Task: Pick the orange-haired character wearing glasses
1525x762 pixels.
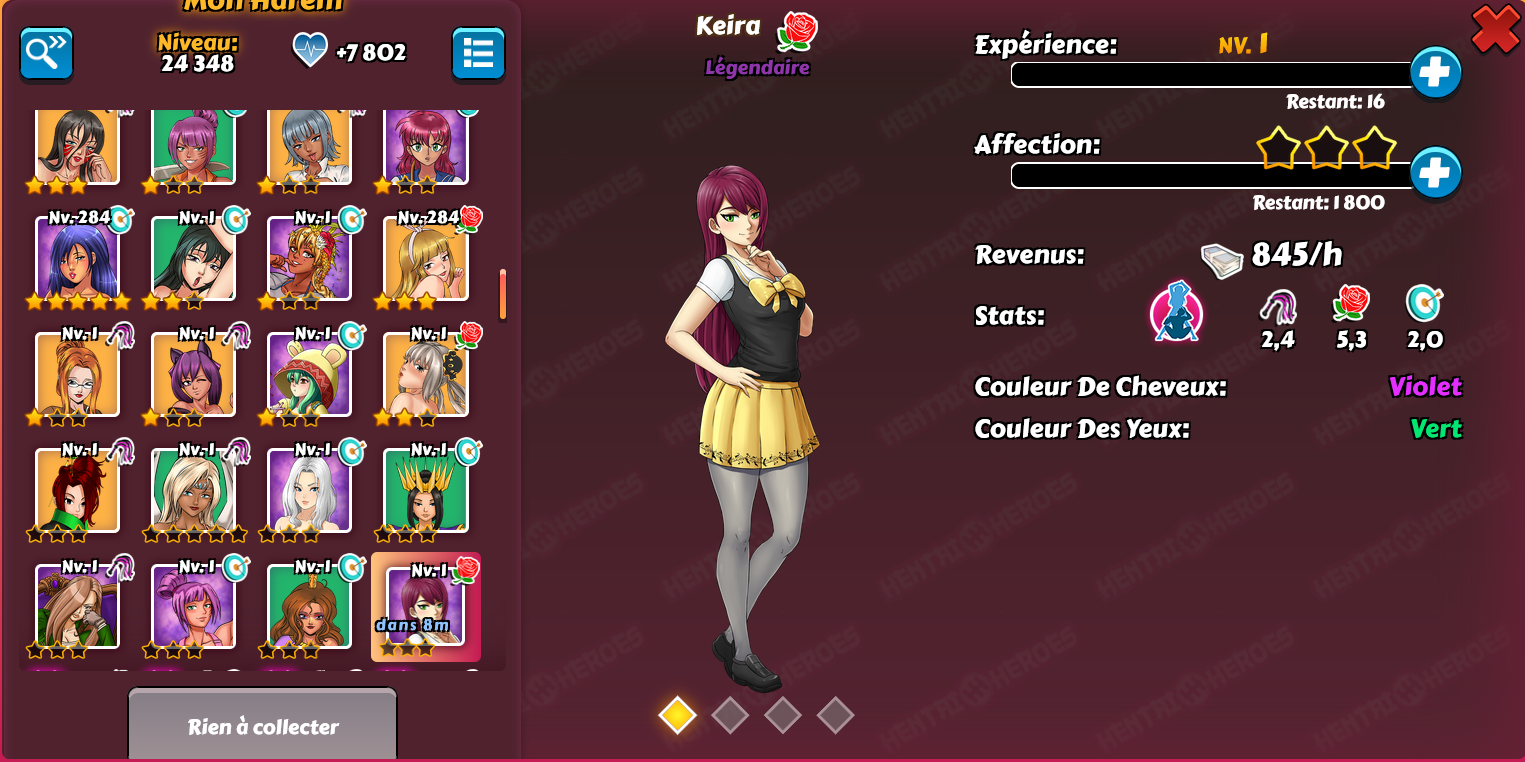Action: click(x=77, y=374)
